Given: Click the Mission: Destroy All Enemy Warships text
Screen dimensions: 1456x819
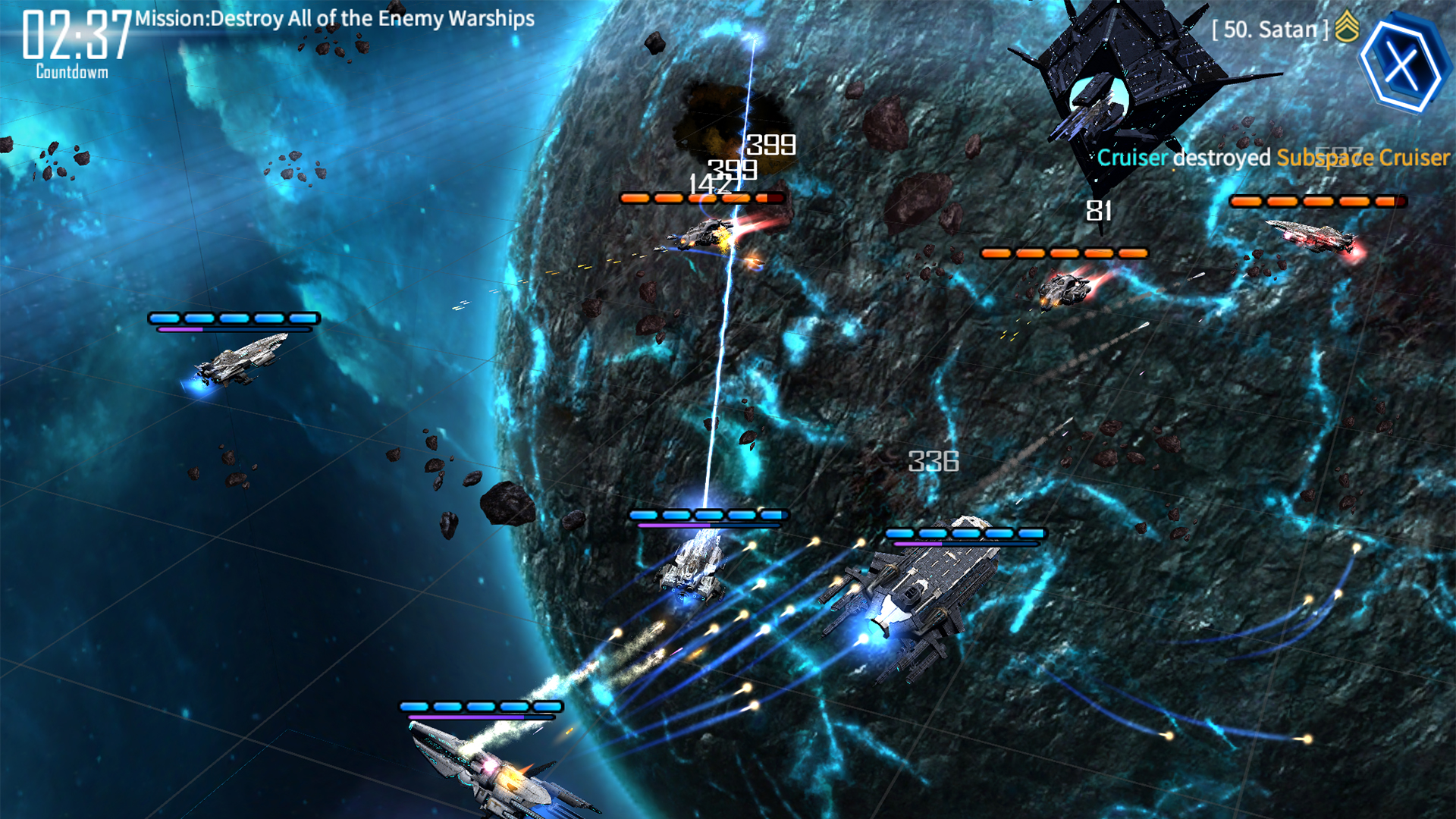Looking at the screenshot, I should coord(332,19).
